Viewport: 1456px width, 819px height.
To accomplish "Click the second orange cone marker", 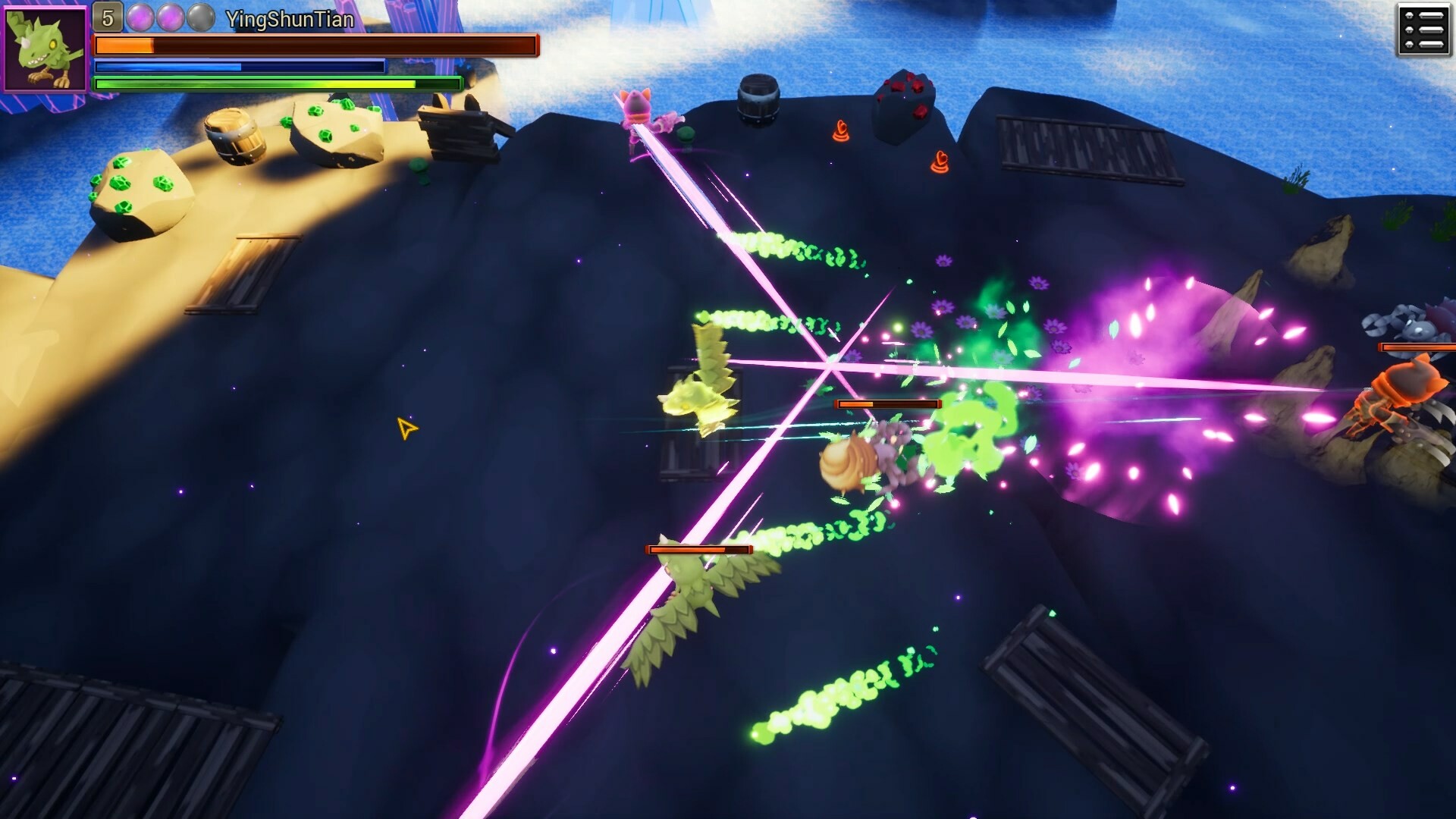I will coord(940,162).
